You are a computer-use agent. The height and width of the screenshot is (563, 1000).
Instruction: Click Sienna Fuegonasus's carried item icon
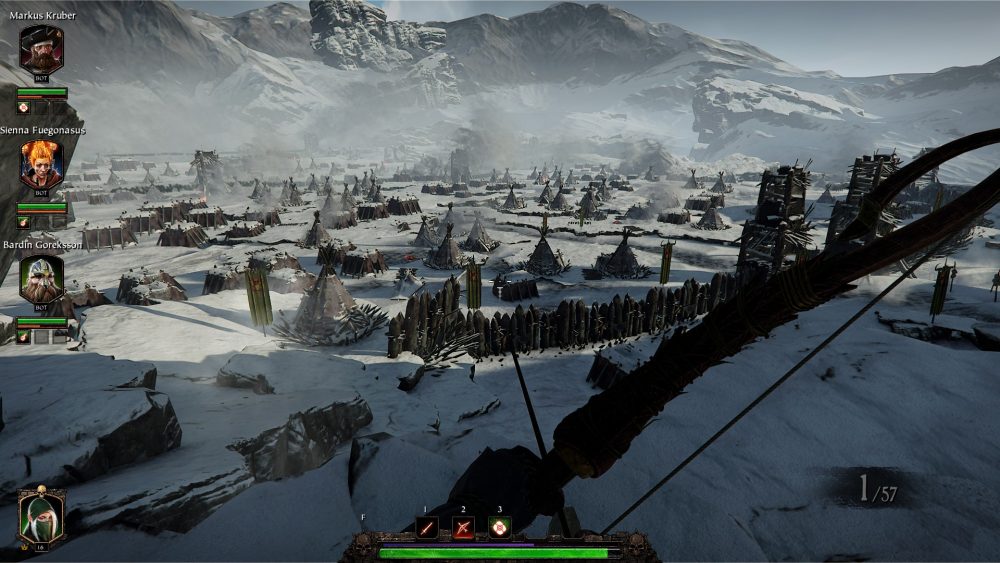(x=23, y=222)
